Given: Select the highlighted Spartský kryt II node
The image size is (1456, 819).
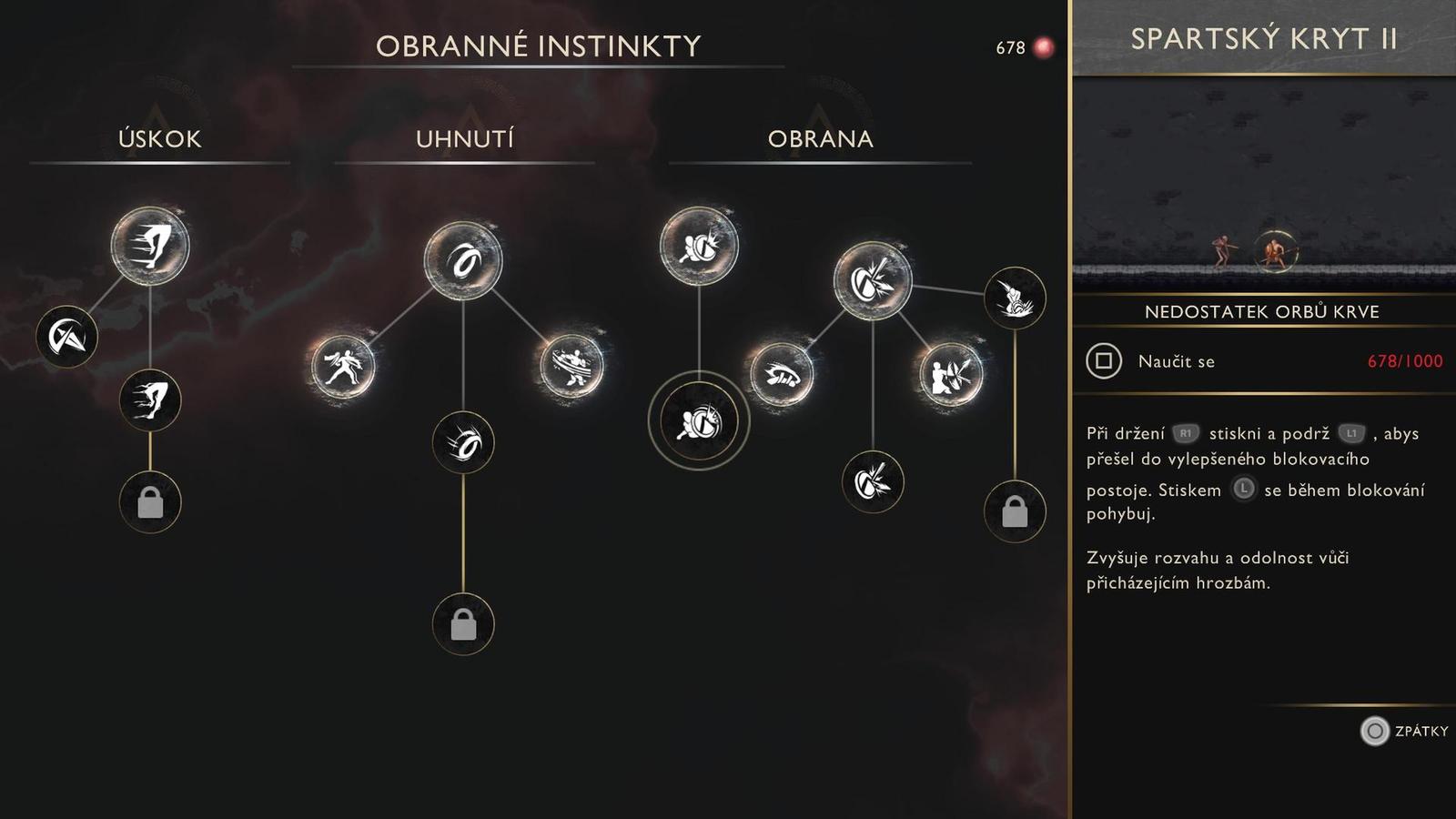Looking at the screenshot, I should pos(699,422).
